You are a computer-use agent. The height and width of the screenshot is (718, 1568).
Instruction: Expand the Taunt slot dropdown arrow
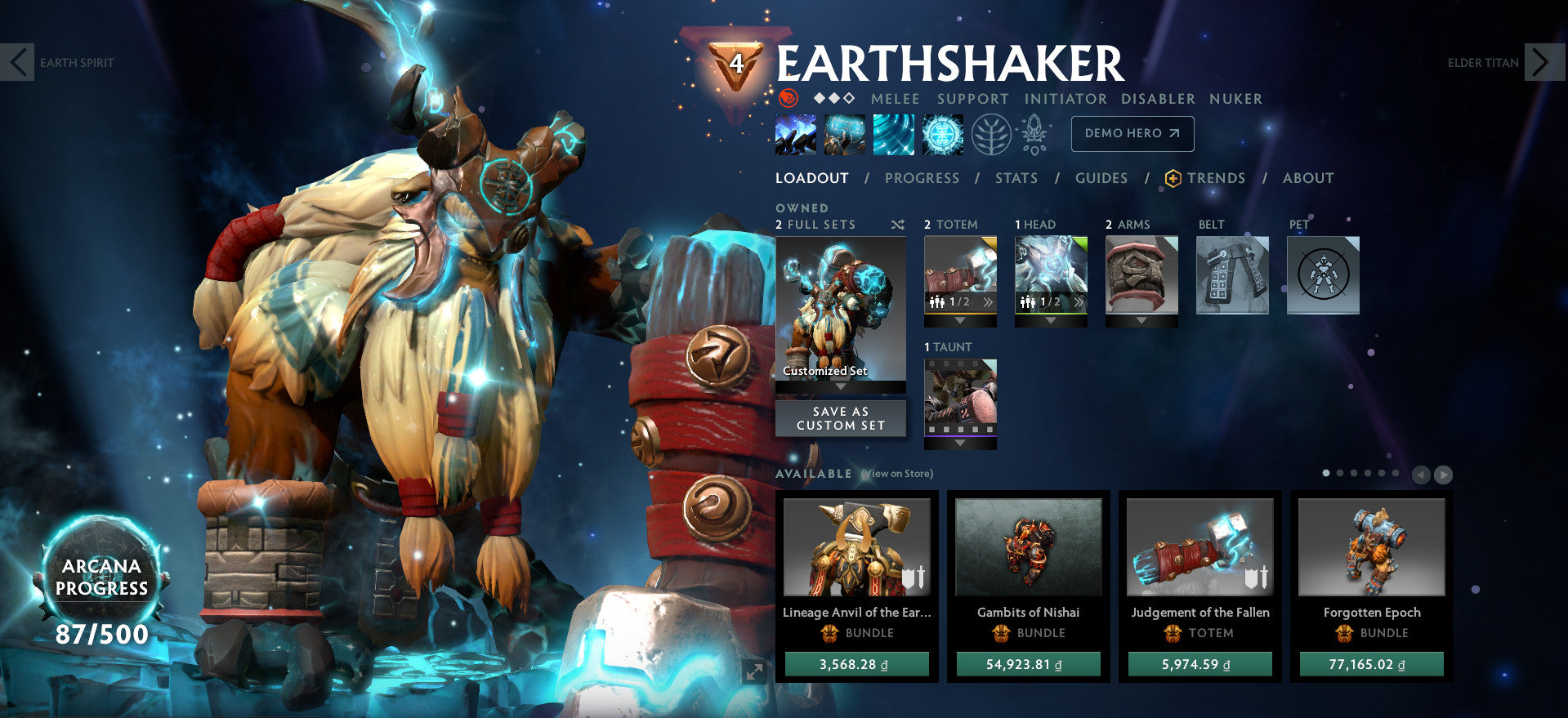tap(960, 442)
